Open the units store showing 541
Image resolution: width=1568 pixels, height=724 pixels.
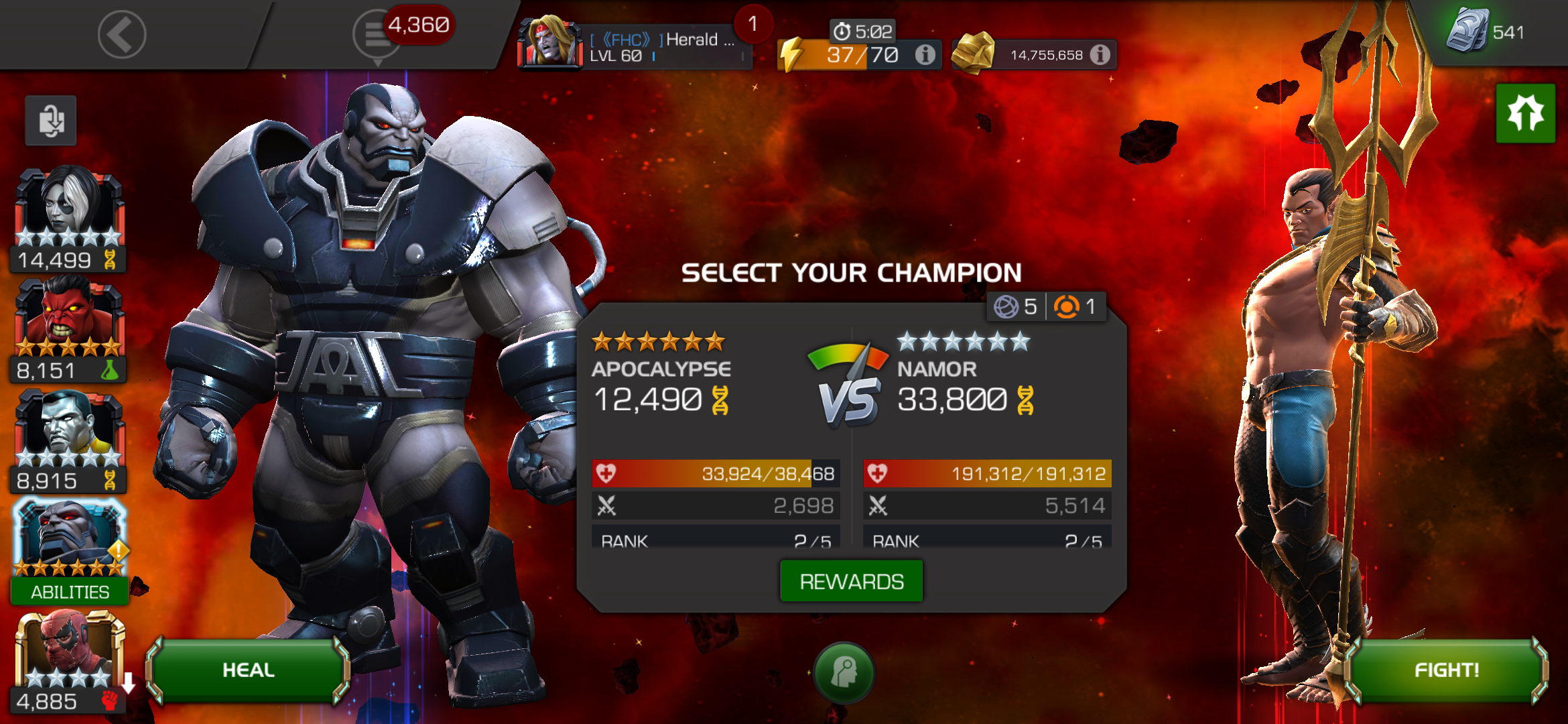point(1484,32)
